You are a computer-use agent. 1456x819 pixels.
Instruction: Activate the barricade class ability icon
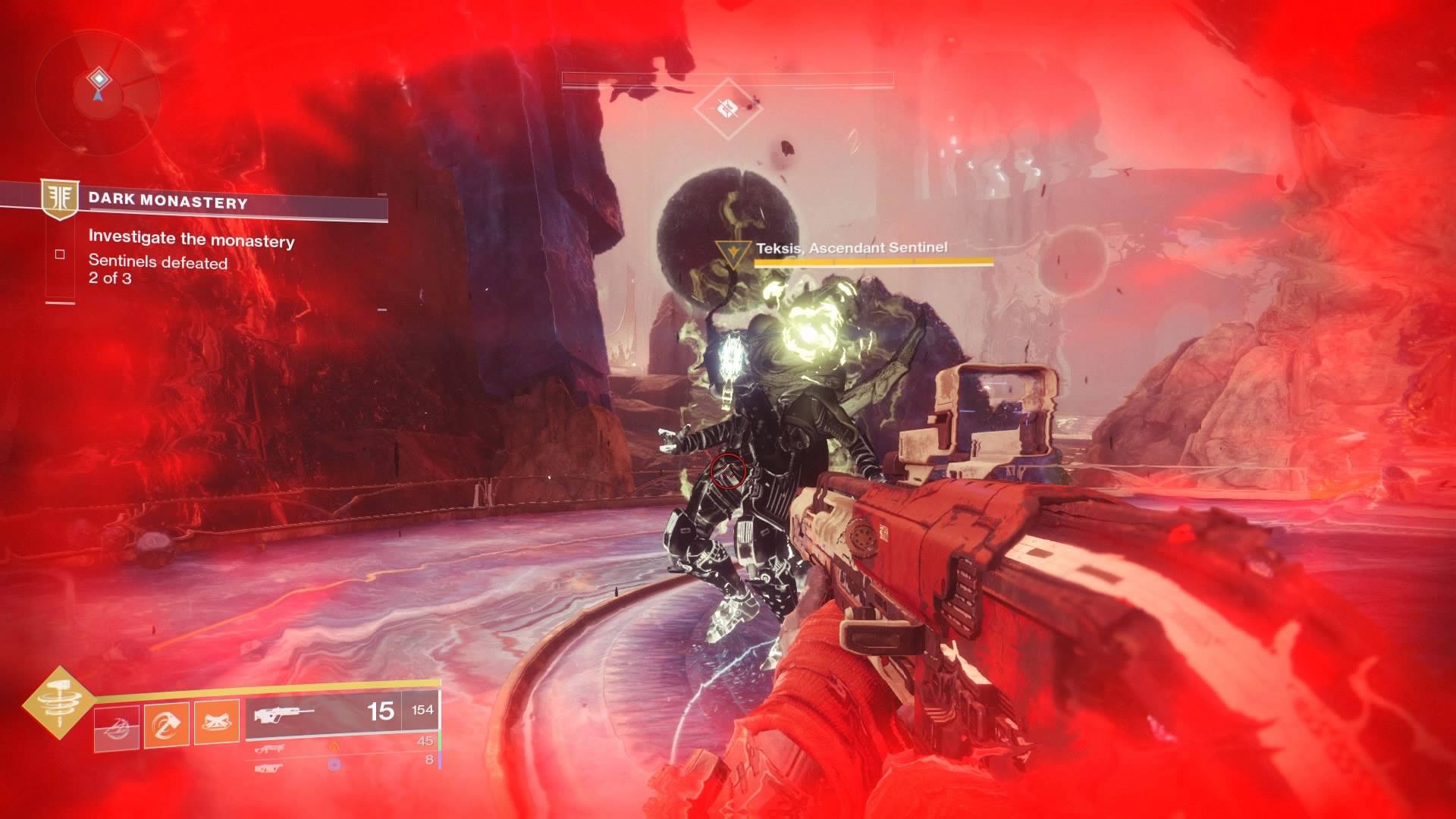[217, 724]
